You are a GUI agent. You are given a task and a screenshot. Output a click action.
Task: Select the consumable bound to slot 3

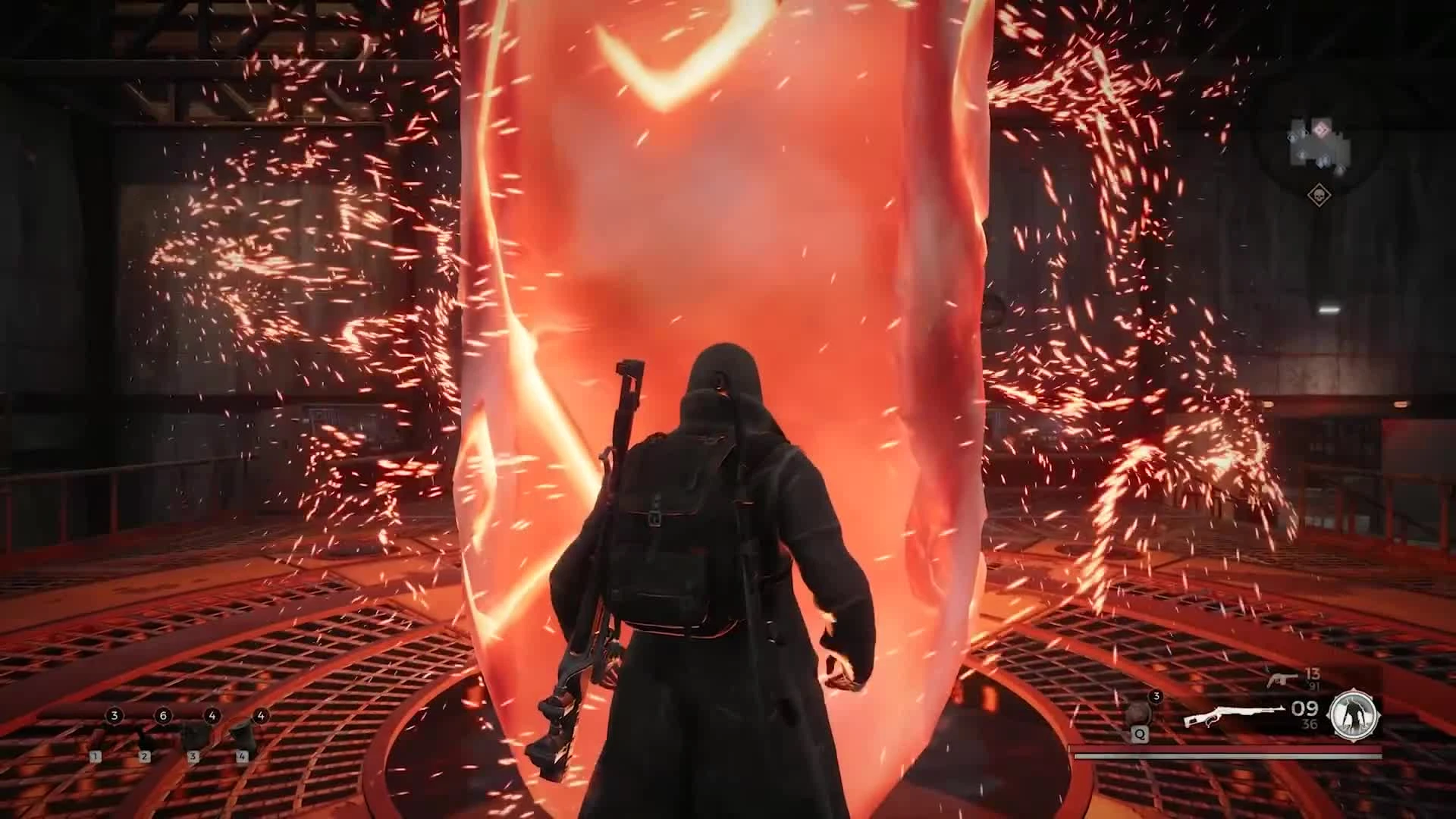click(x=195, y=736)
